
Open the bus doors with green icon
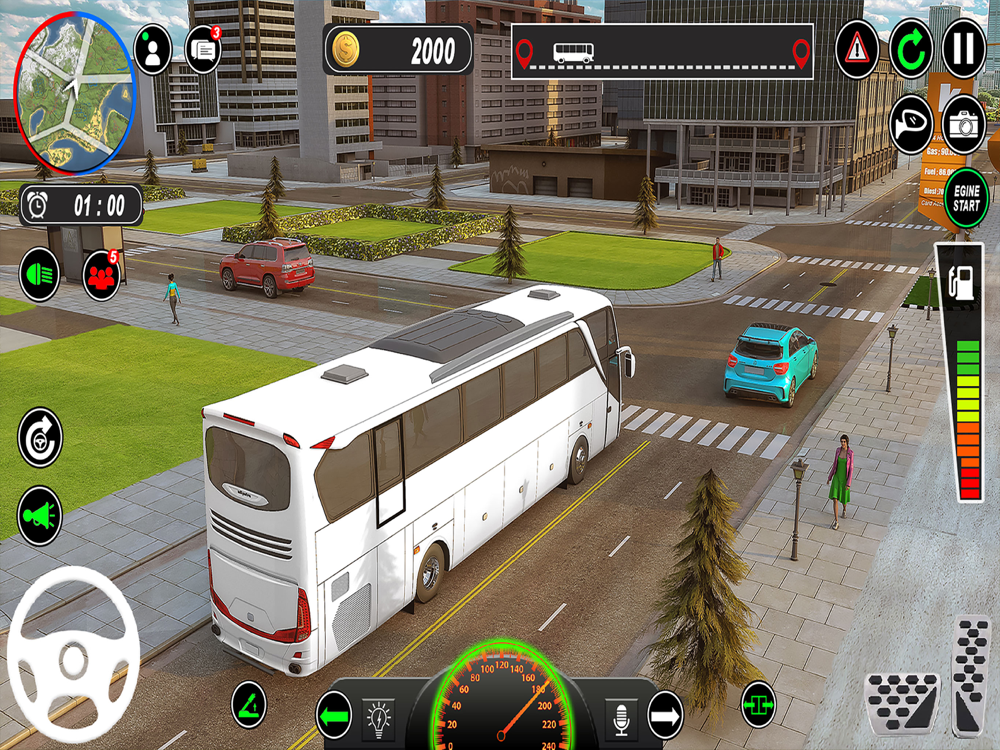tap(759, 704)
